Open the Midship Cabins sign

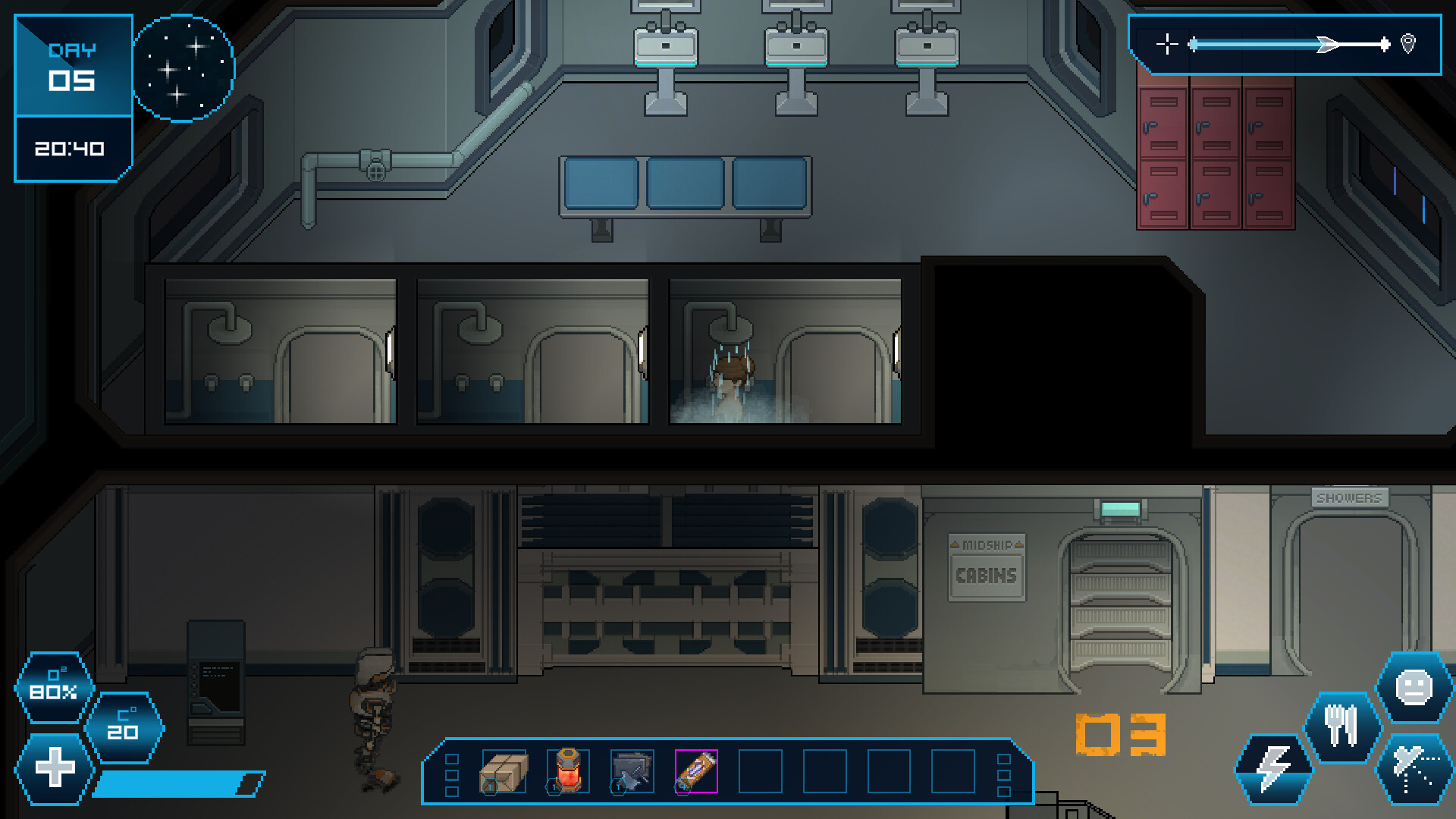[x=985, y=569]
